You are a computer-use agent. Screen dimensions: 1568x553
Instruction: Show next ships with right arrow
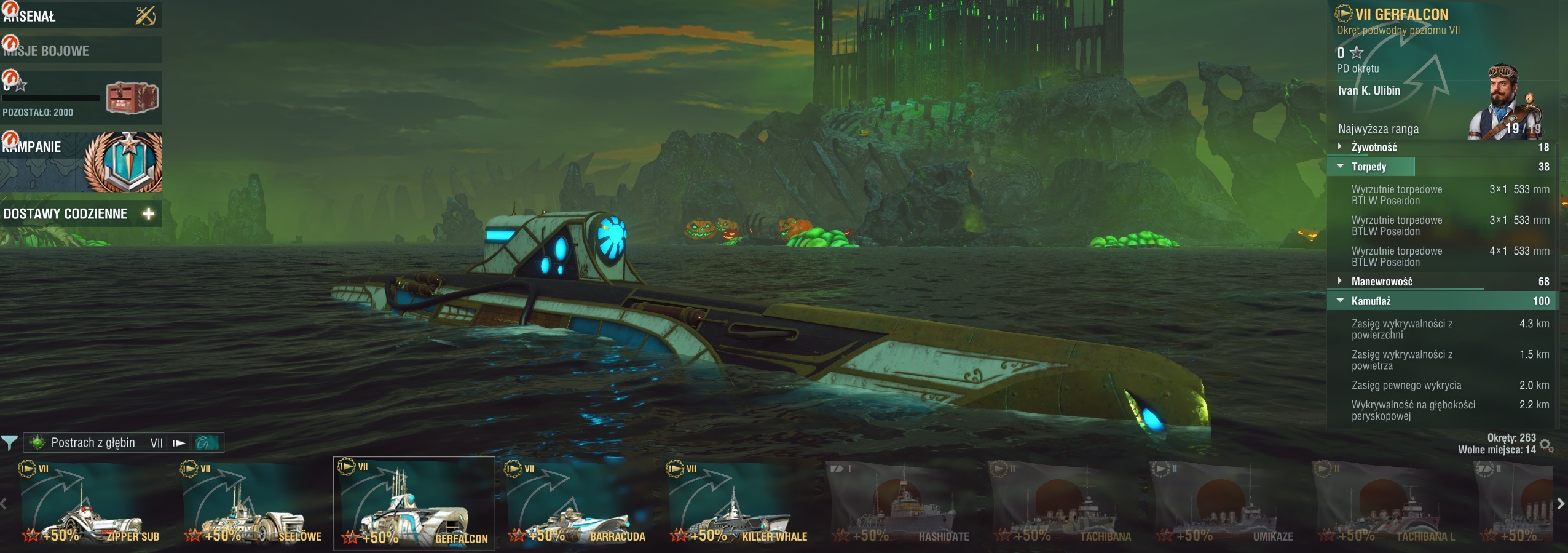click(1561, 504)
